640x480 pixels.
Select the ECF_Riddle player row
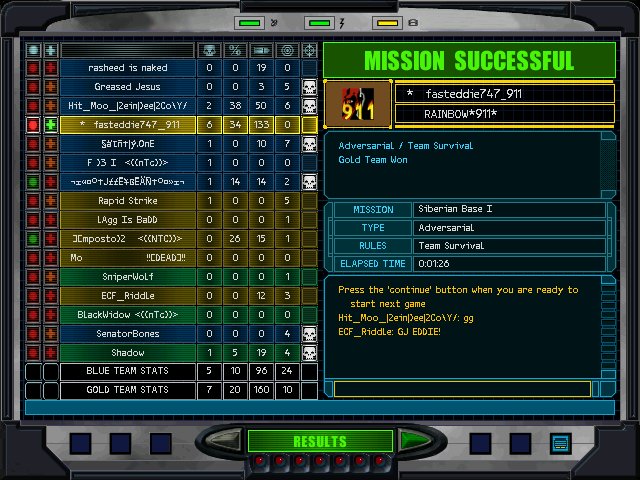(128, 296)
